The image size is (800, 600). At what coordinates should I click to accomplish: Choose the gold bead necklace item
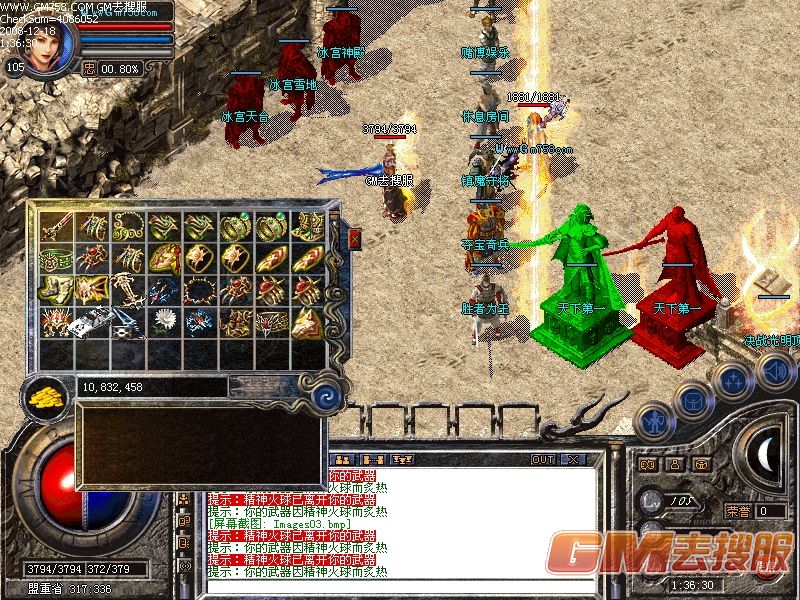coord(128,226)
